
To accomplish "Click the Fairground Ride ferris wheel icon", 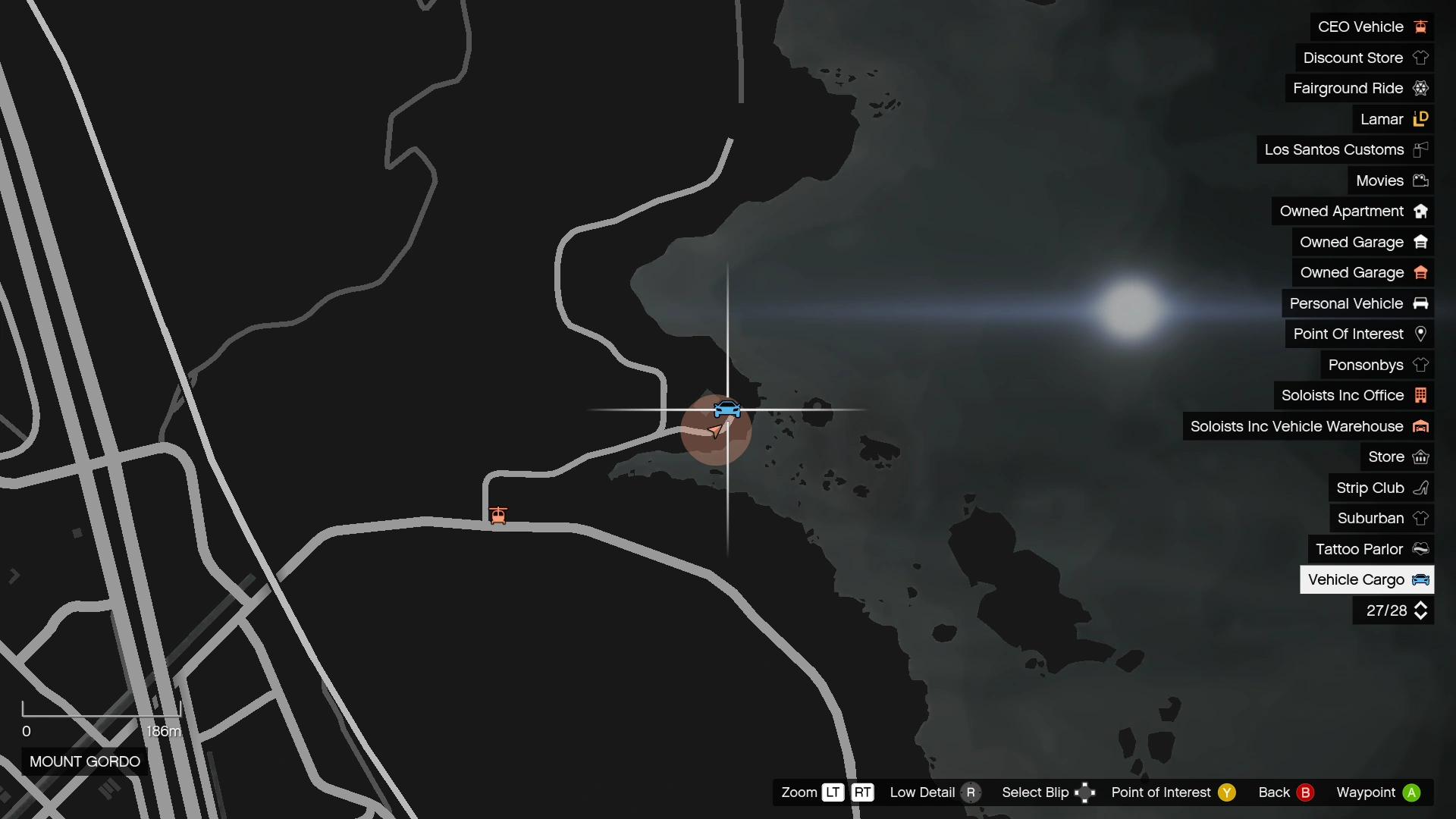I will point(1422,88).
